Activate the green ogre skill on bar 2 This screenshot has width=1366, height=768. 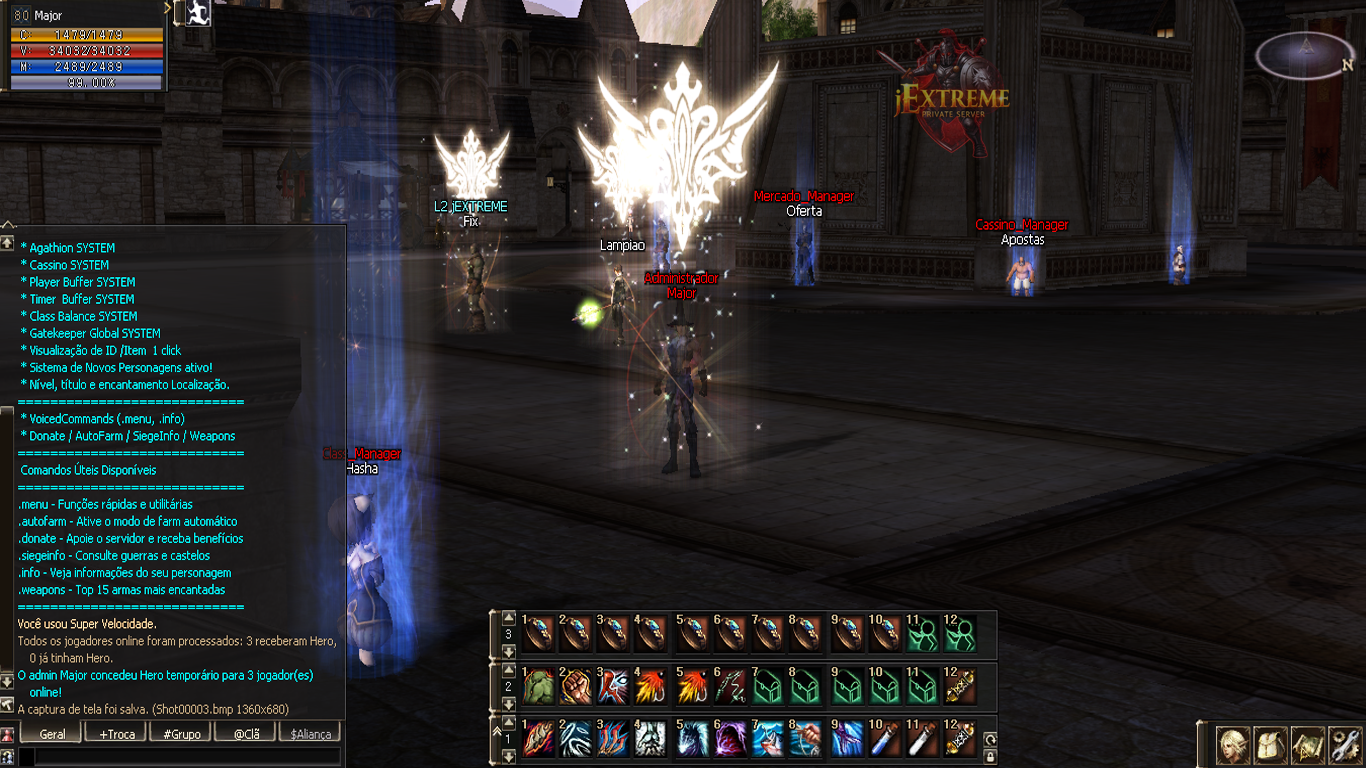tap(538, 687)
